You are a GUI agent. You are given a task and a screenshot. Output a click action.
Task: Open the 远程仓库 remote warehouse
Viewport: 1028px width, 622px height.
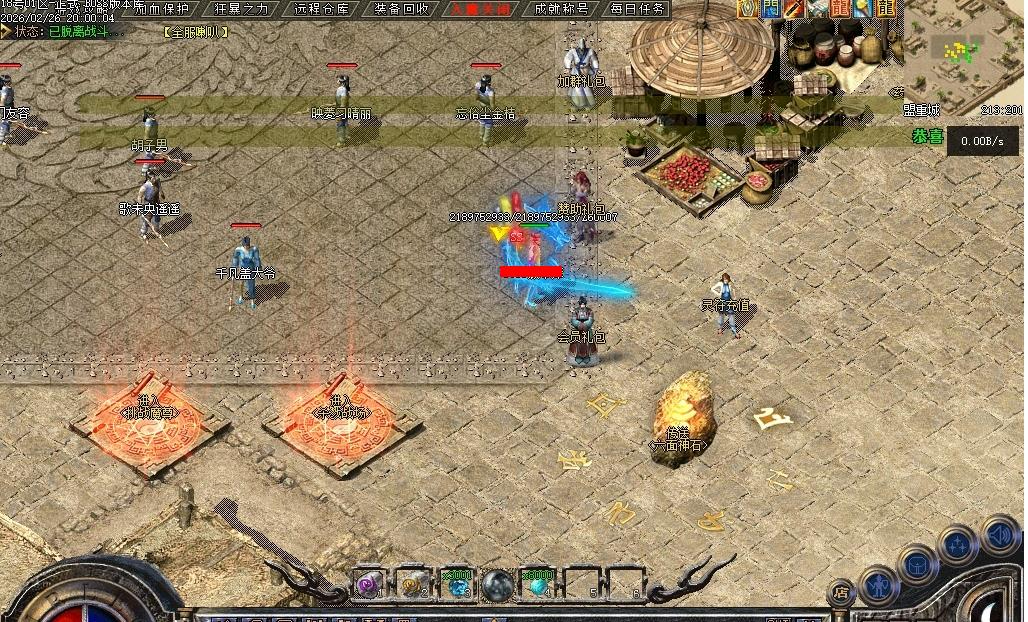[x=322, y=9]
